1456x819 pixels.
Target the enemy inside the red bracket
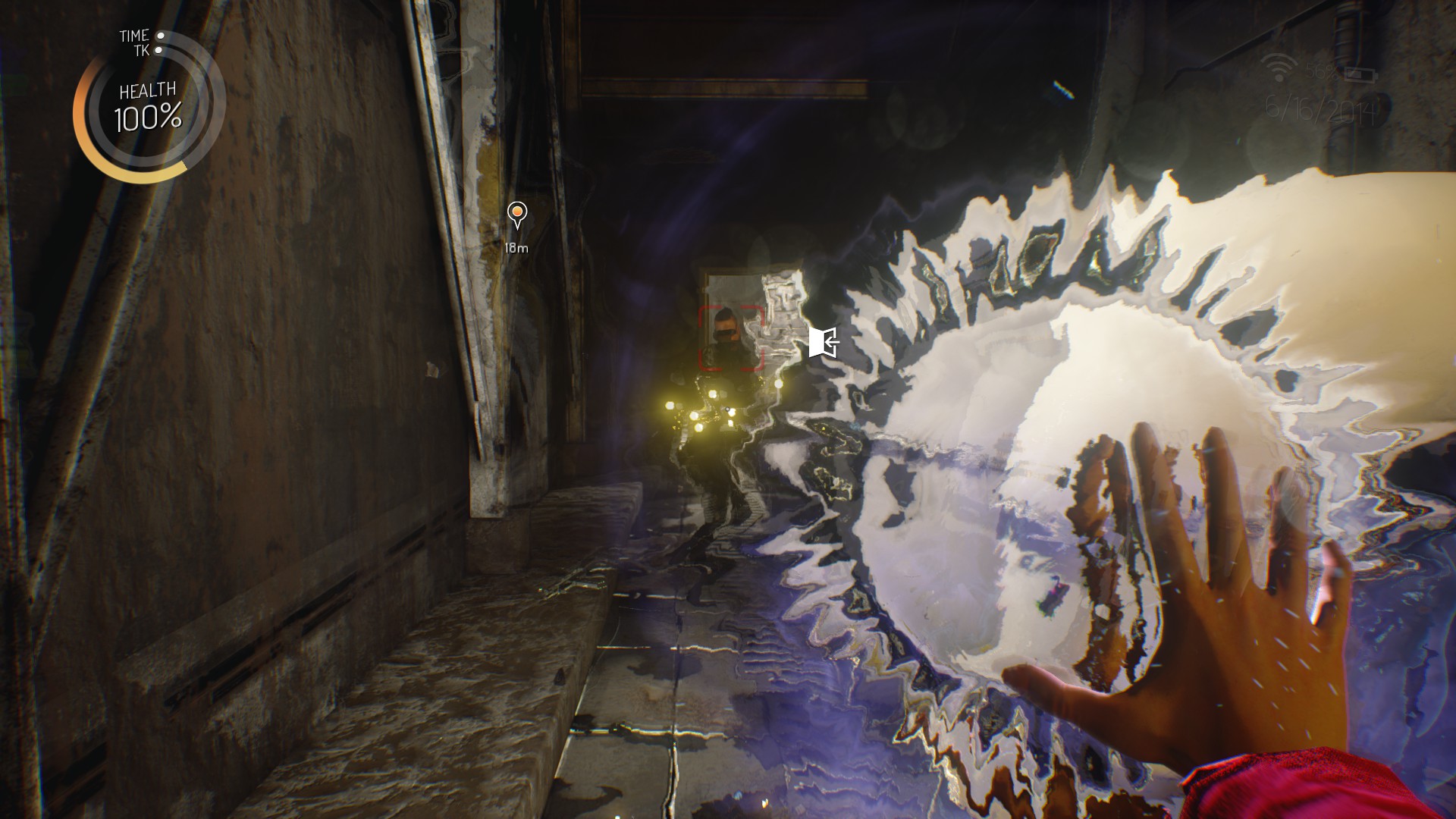click(730, 338)
